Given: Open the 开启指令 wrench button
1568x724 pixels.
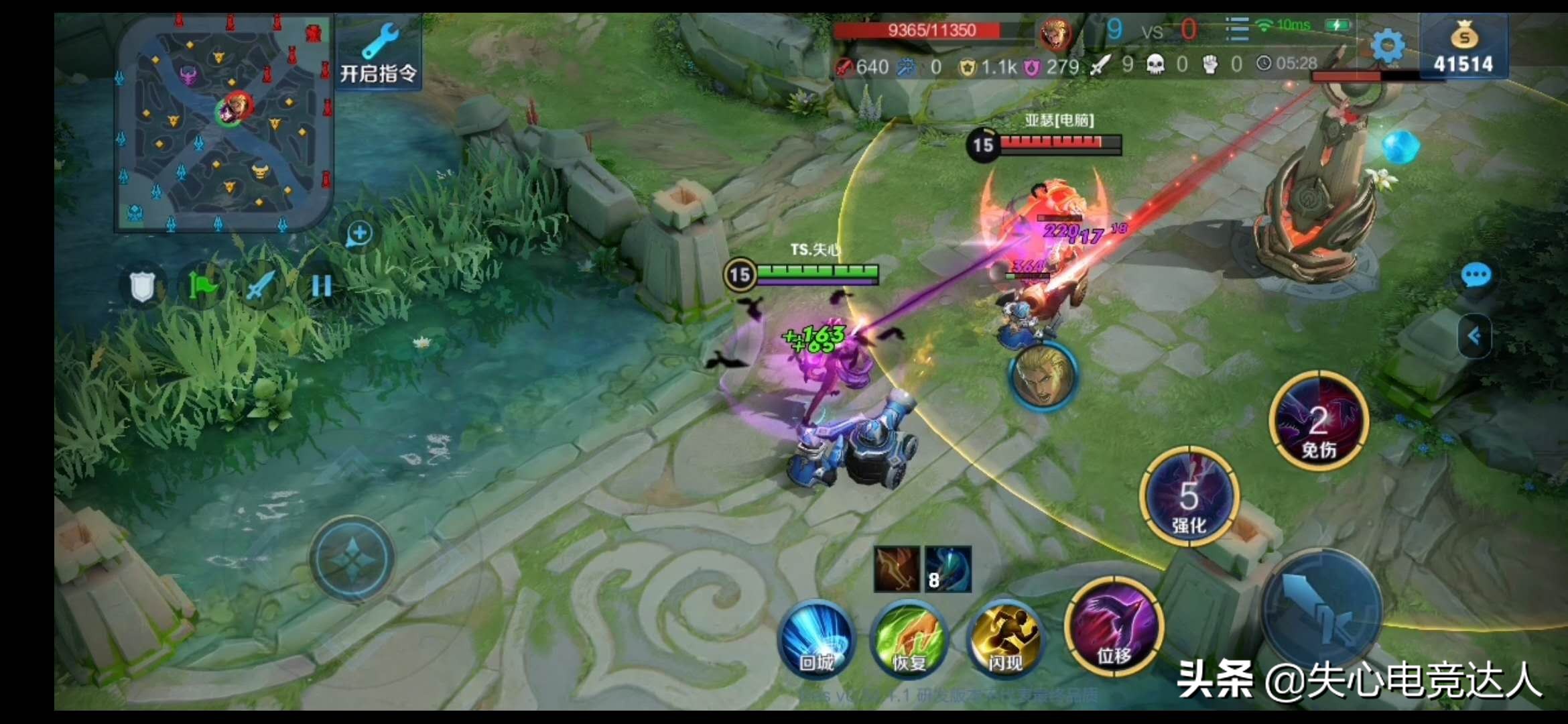Looking at the screenshot, I should tap(379, 54).
